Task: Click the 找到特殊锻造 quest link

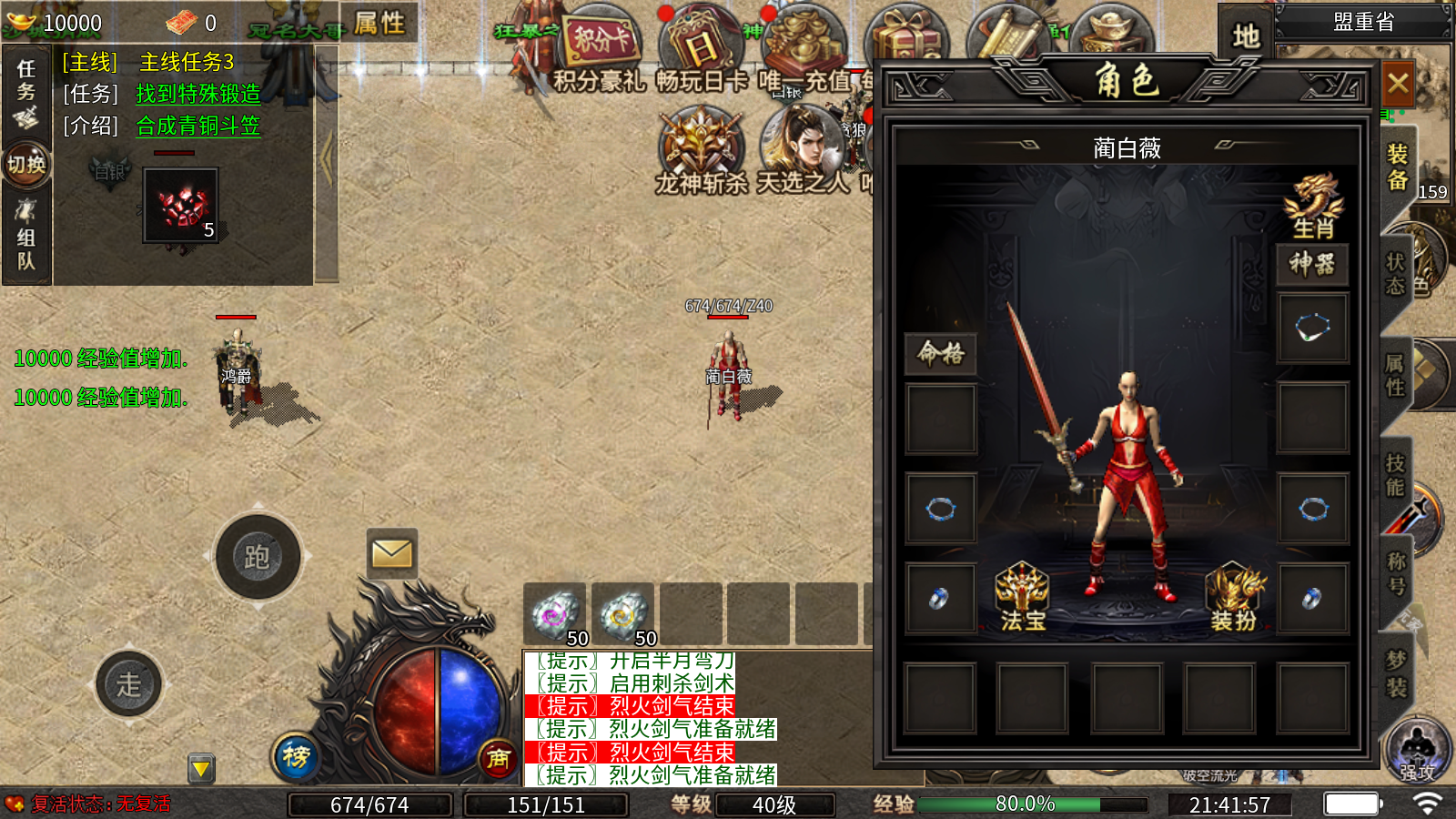Action: click(198, 94)
